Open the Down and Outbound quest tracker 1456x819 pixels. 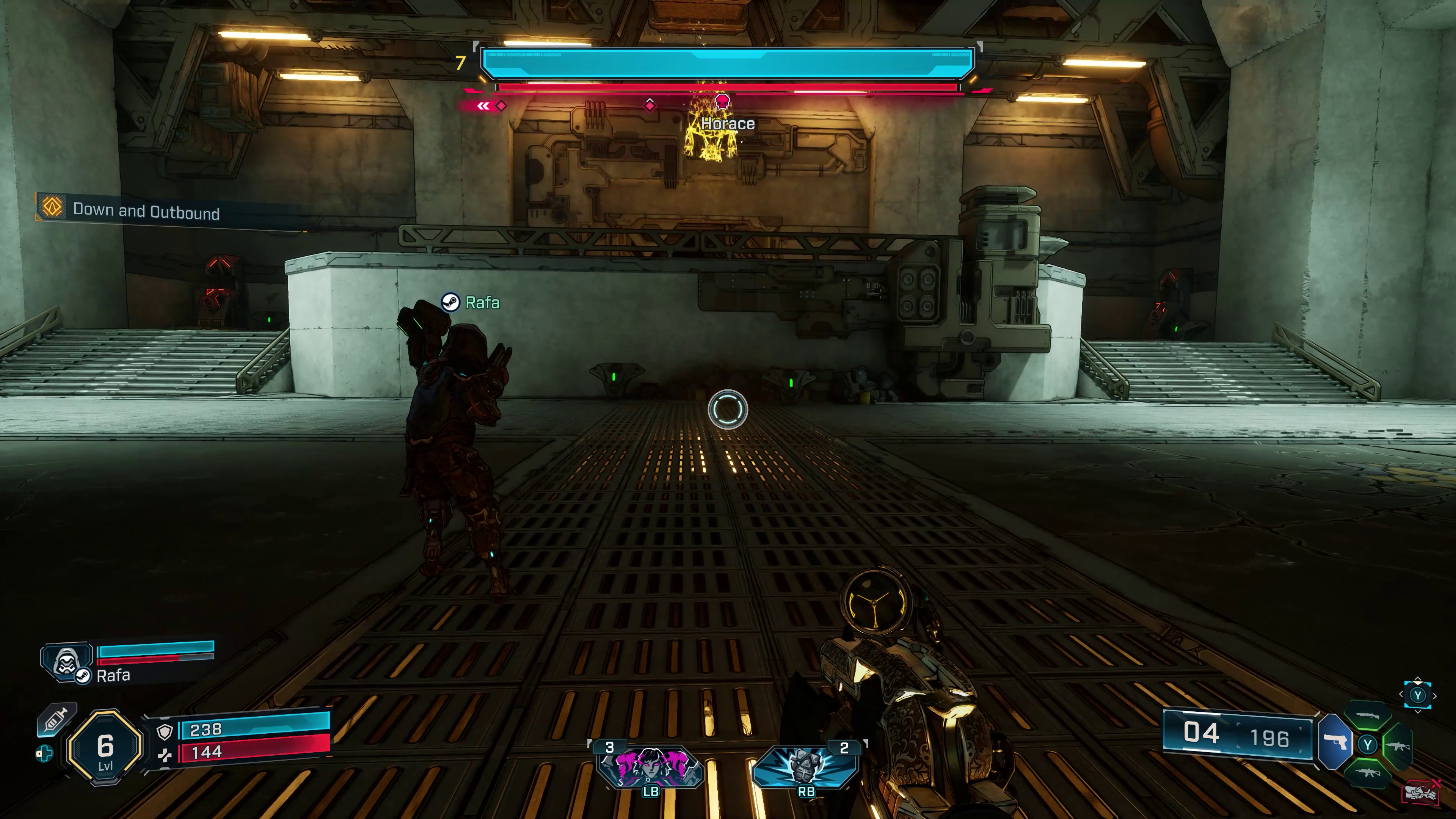pyautogui.click(x=146, y=211)
